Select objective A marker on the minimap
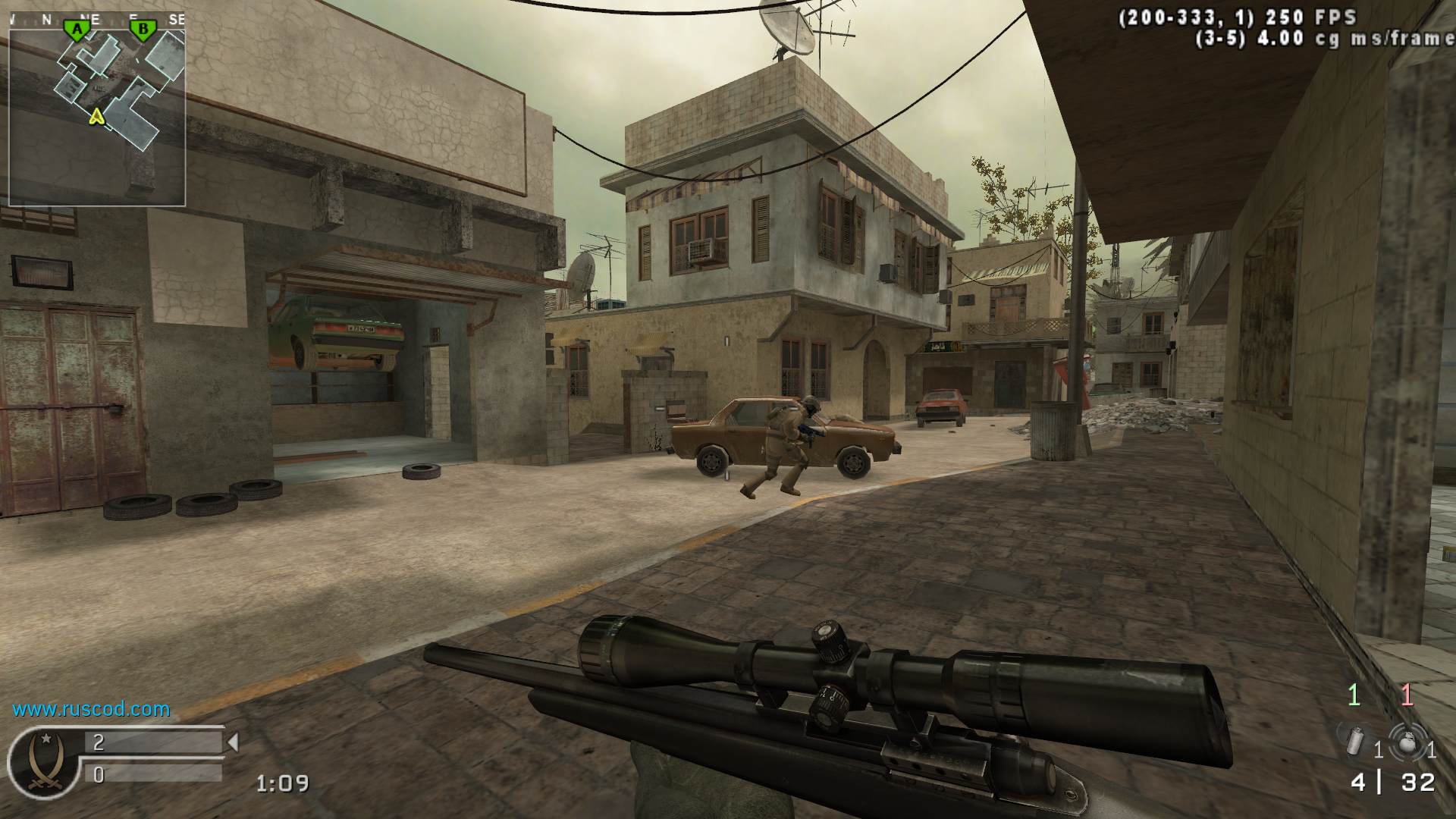 tap(76, 30)
